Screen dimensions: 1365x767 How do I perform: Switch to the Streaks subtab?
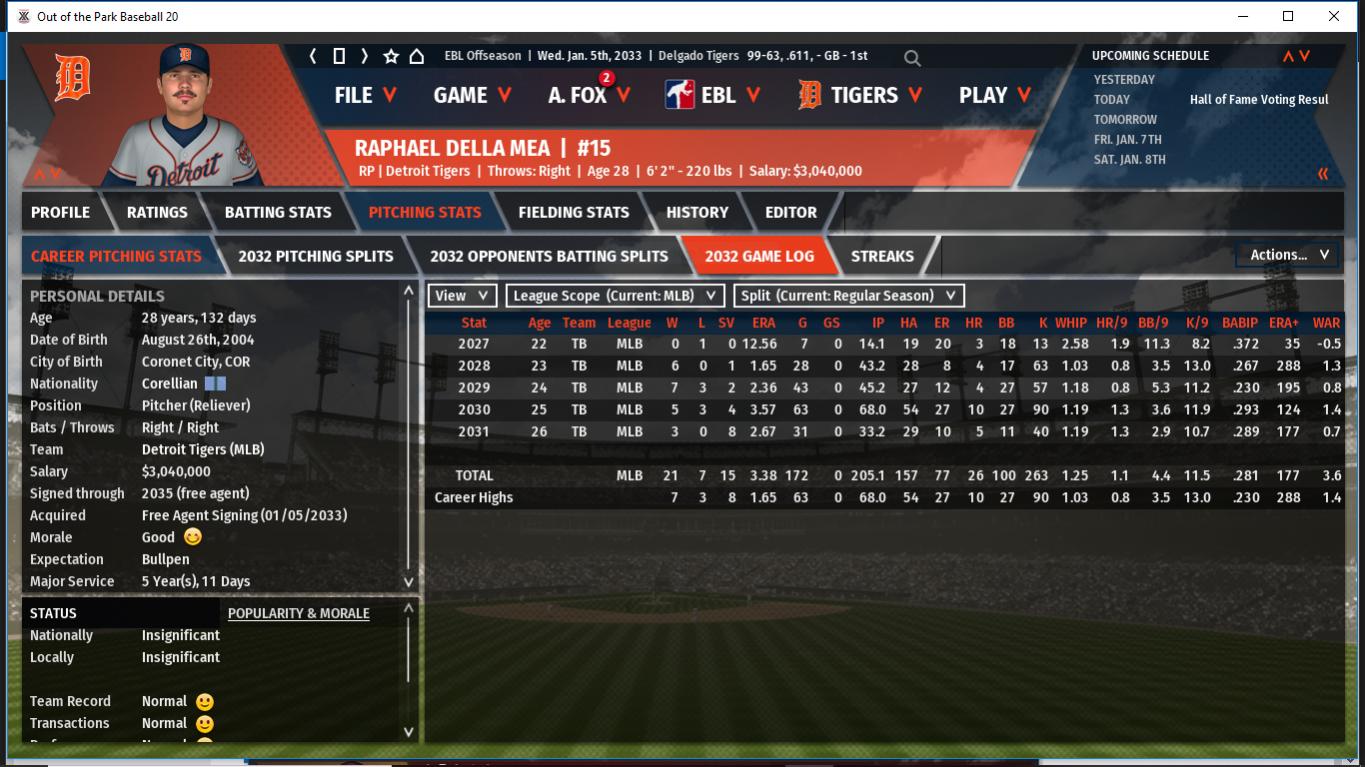(x=882, y=256)
